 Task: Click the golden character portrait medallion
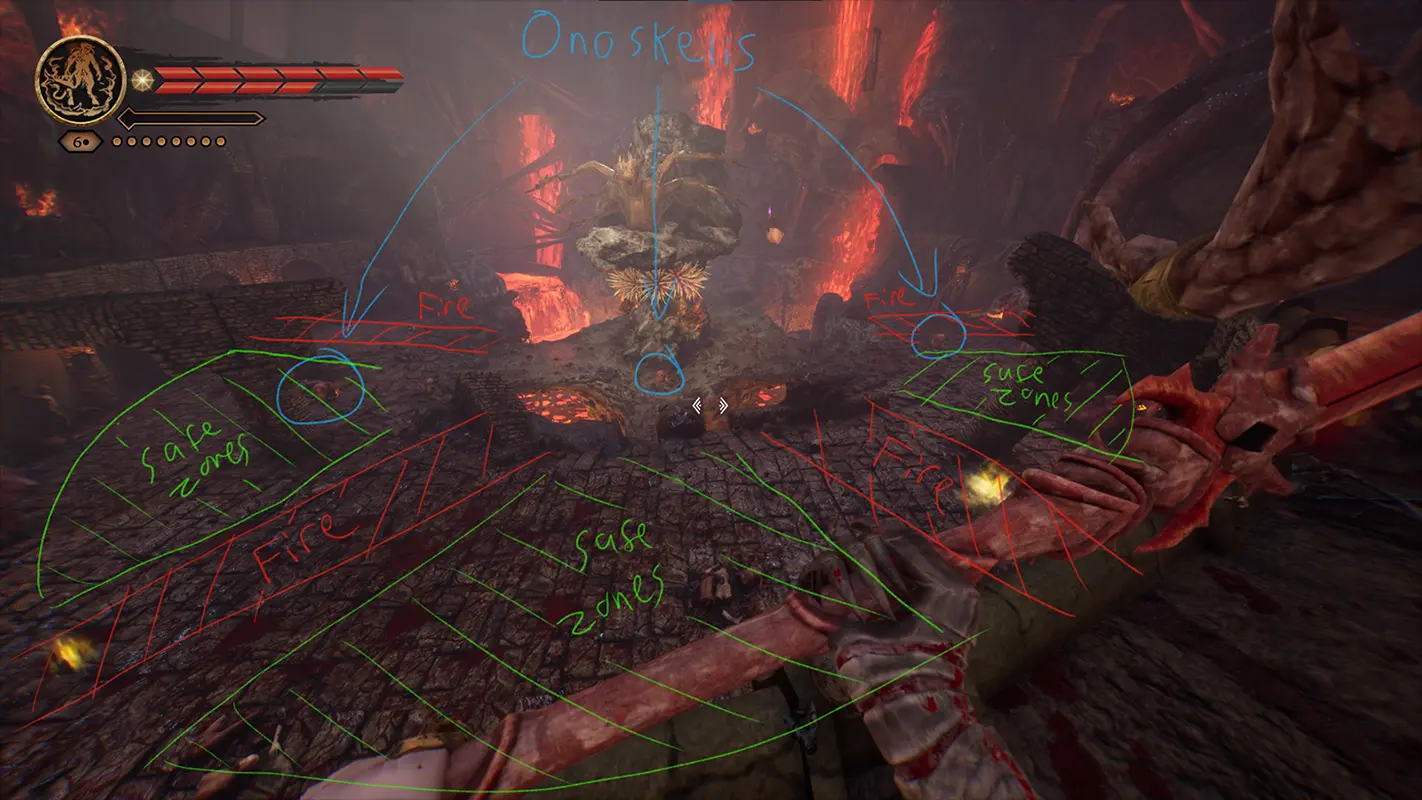pos(80,79)
